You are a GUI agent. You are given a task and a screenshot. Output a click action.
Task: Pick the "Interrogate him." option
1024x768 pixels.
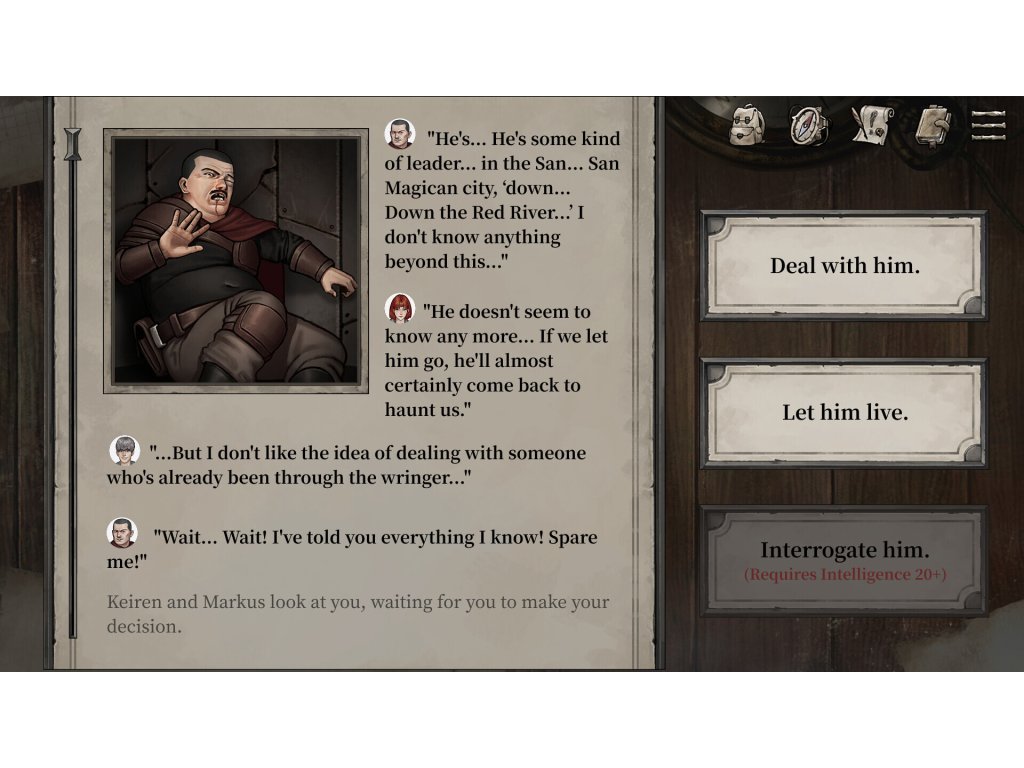[844, 559]
